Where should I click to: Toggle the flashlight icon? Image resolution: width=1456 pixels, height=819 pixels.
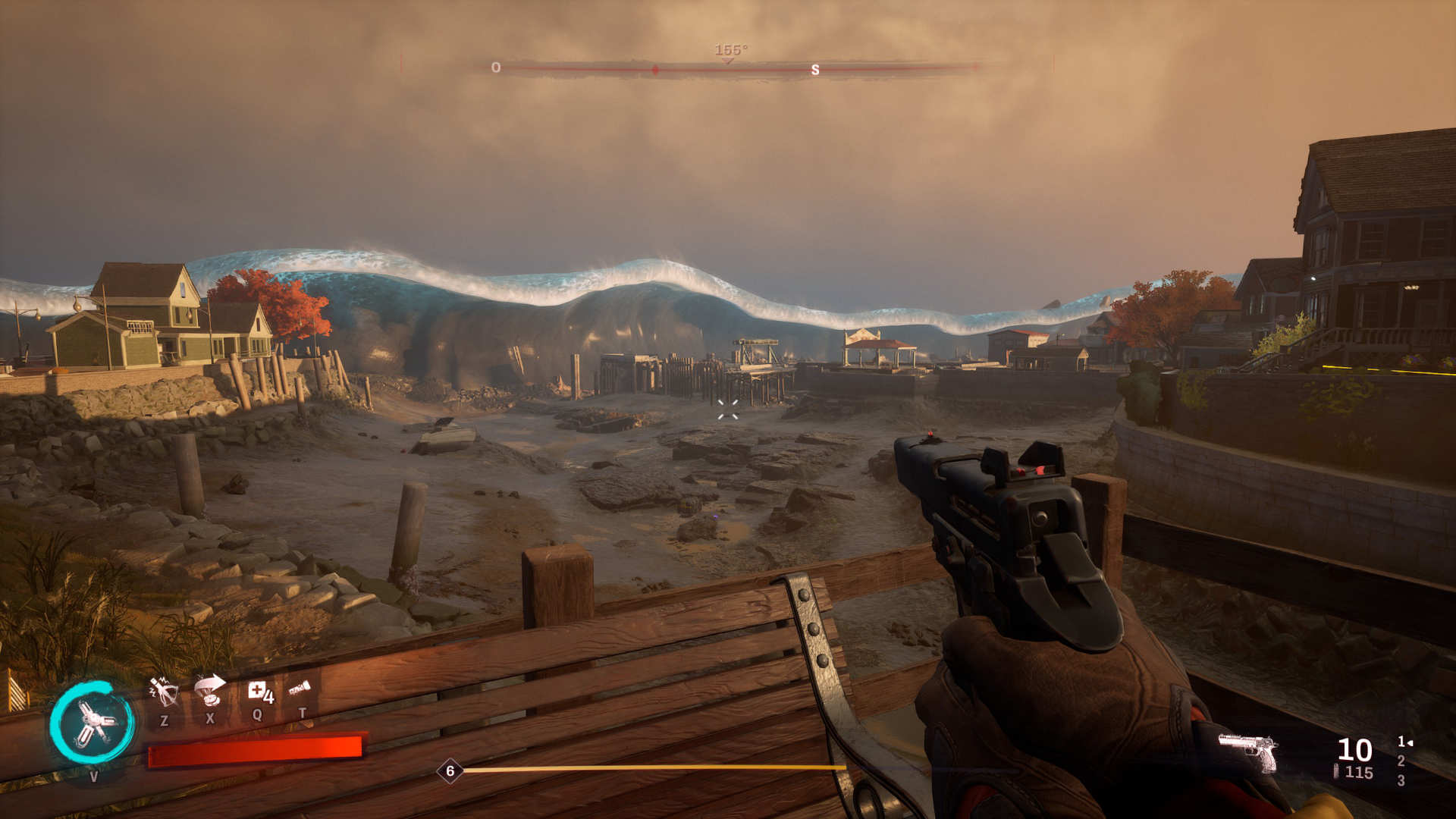[x=300, y=689]
